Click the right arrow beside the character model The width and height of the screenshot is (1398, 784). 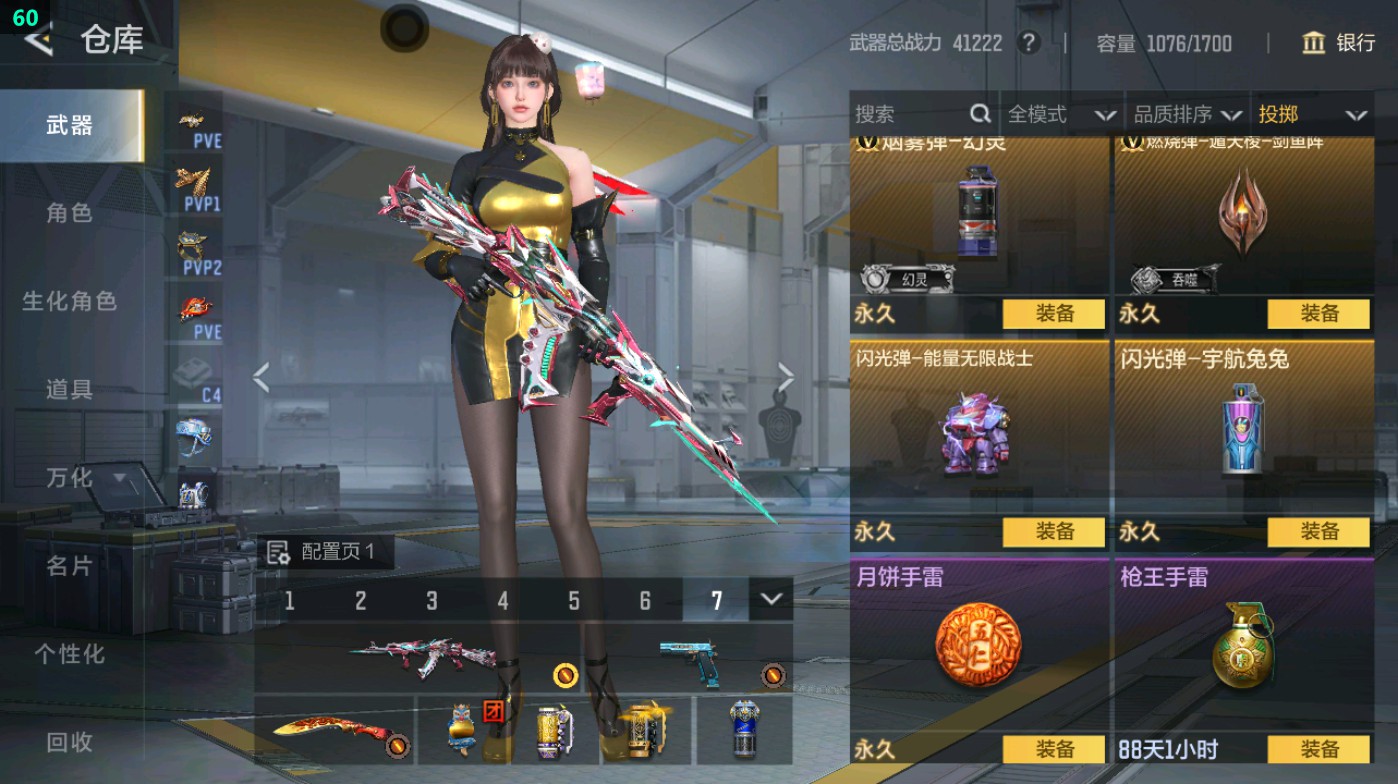(x=785, y=375)
